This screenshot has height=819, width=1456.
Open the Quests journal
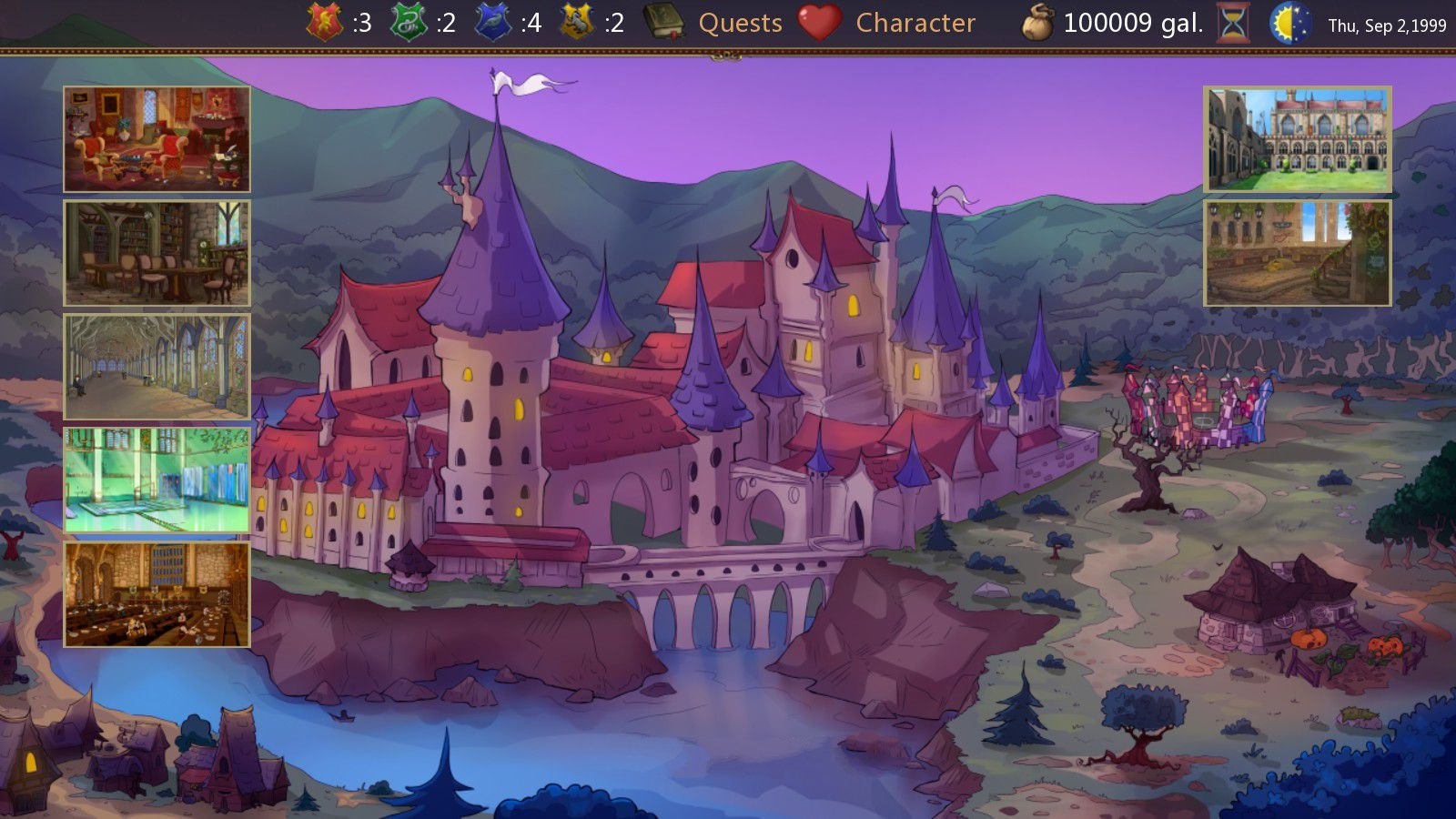740,23
